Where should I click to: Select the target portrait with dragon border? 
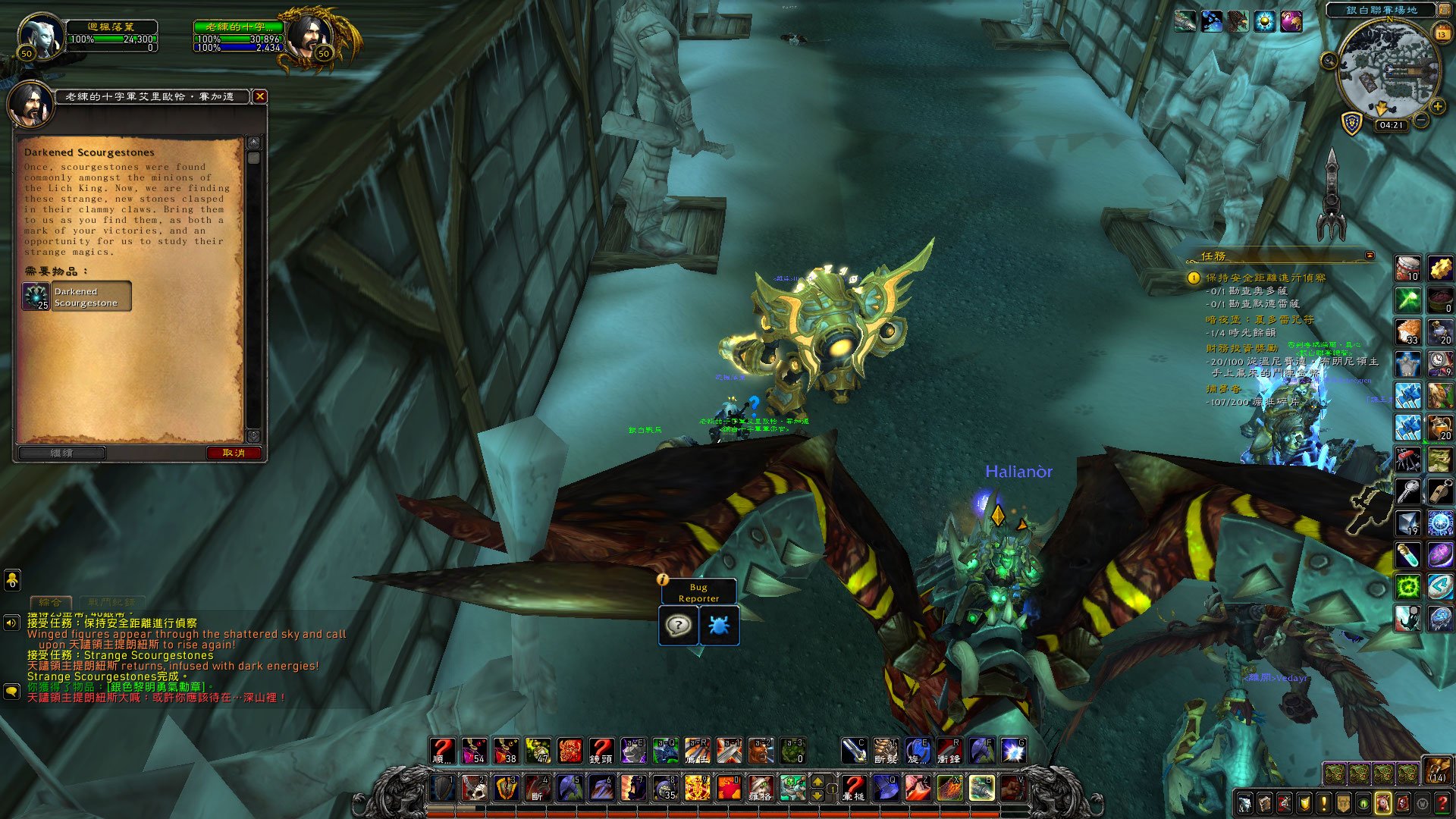[x=311, y=36]
